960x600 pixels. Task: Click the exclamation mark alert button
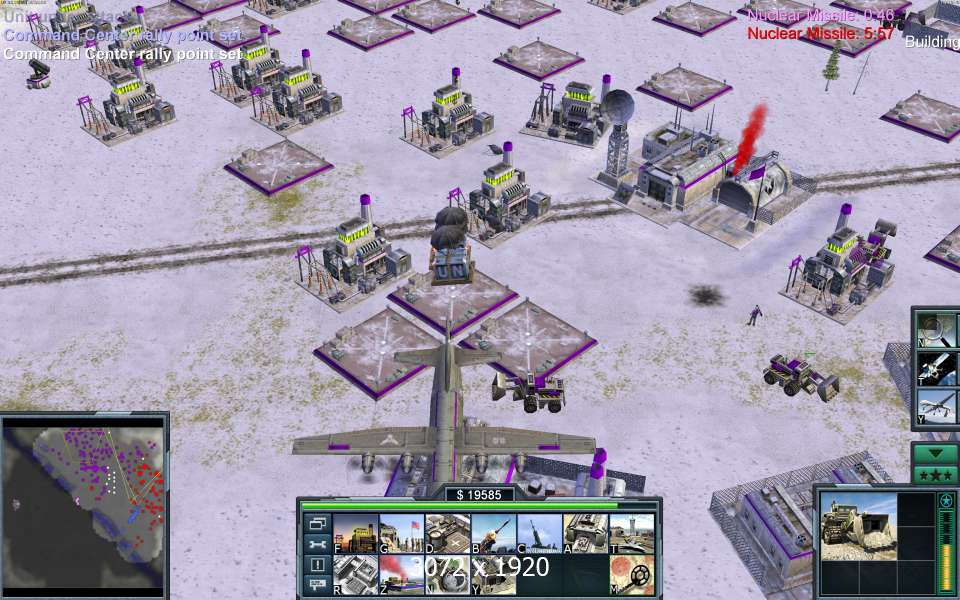tap(317, 565)
